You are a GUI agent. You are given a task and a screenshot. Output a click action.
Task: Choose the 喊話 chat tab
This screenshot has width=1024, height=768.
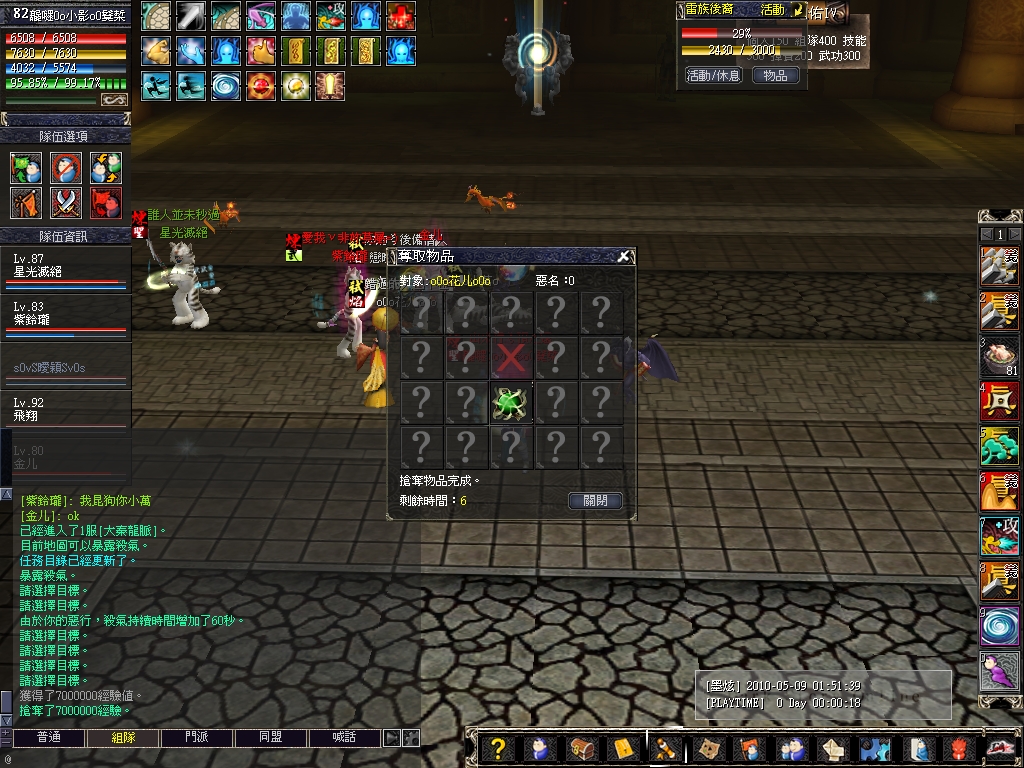[344, 738]
